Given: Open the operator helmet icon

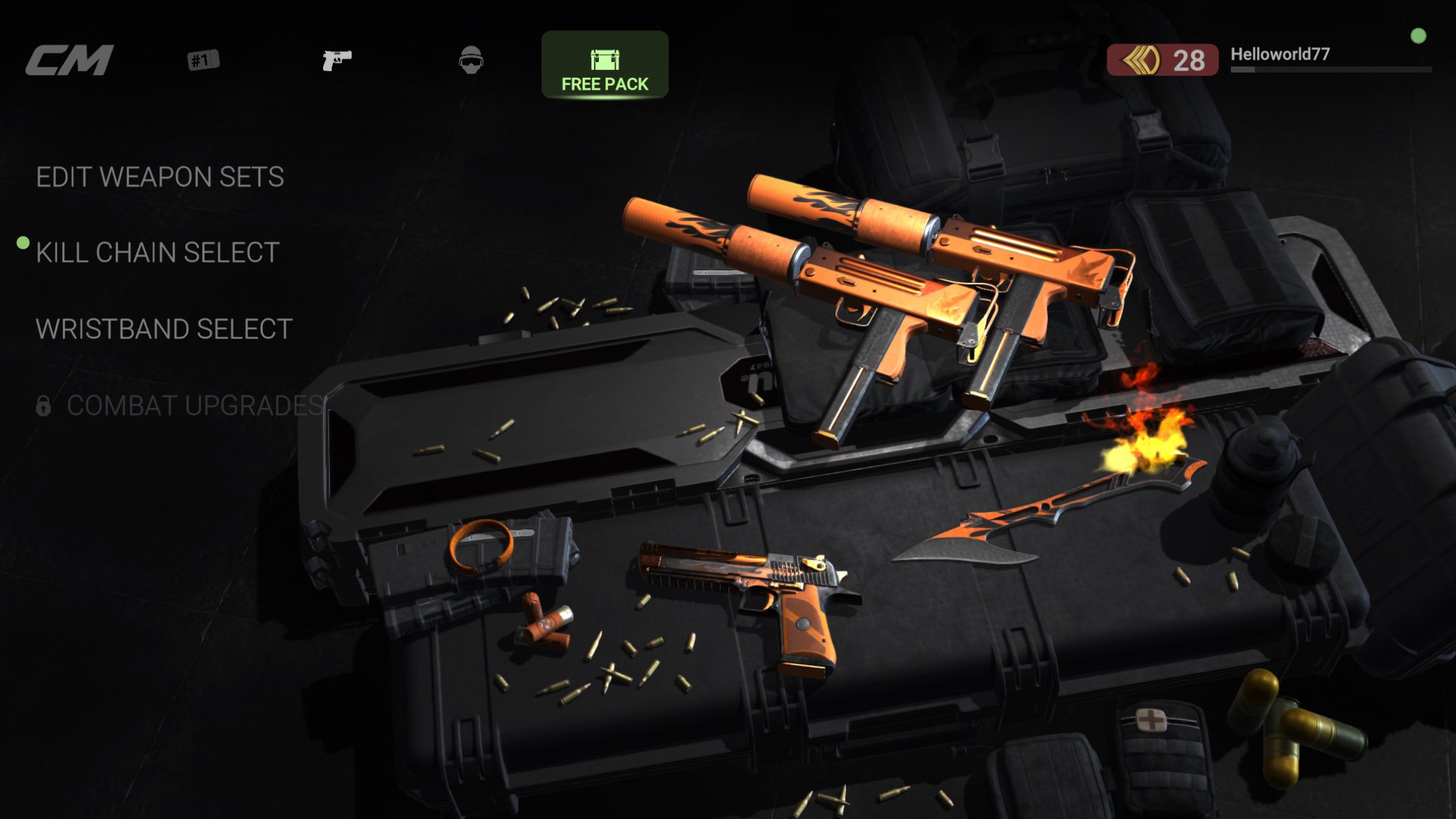Looking at the screenshot, I should [472, 60].
